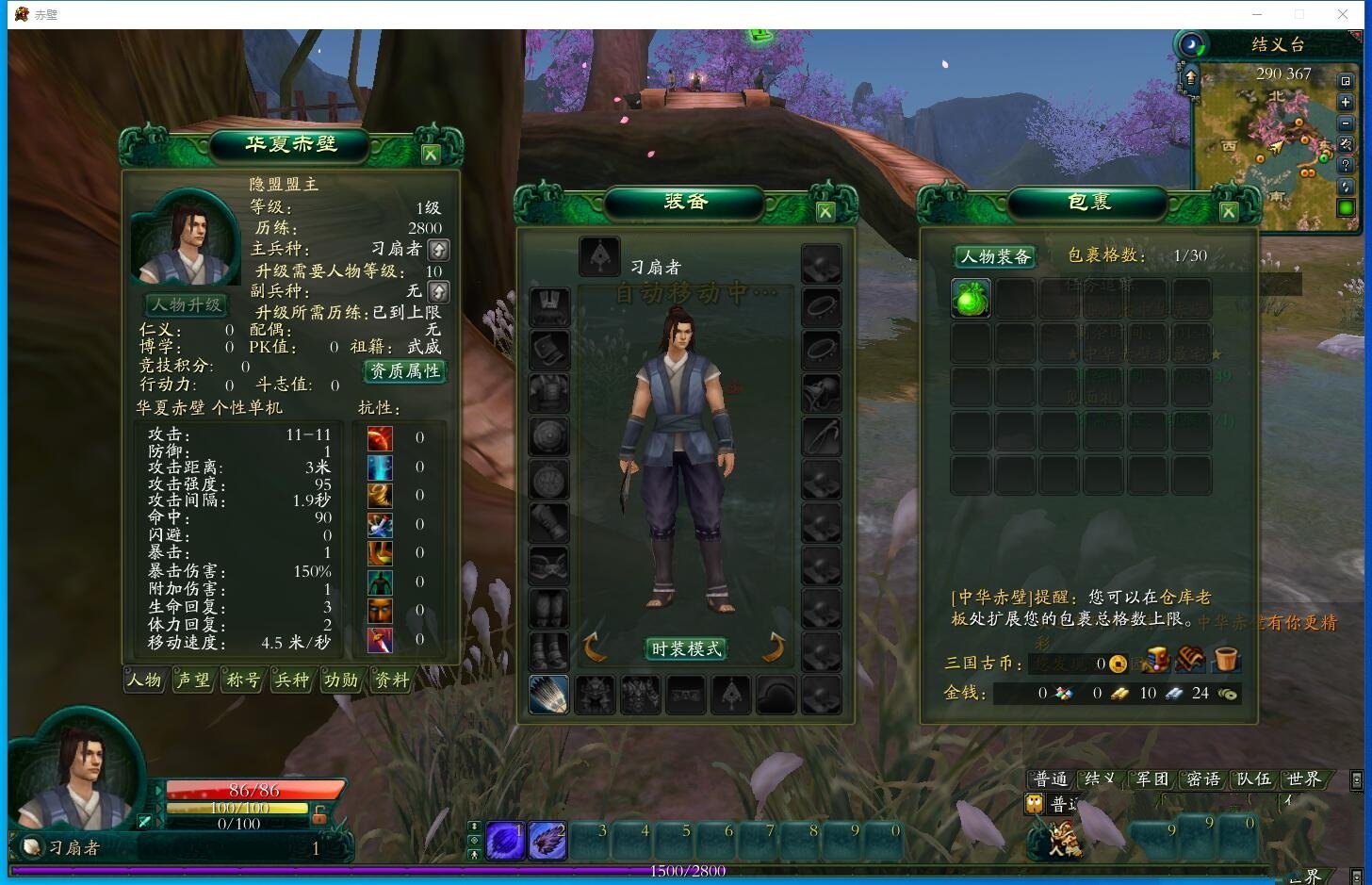Toggle 时装模式 fashion mode
Viewport: 1372px width, 885px height.
pyautogui.click(x=686, y=648)
